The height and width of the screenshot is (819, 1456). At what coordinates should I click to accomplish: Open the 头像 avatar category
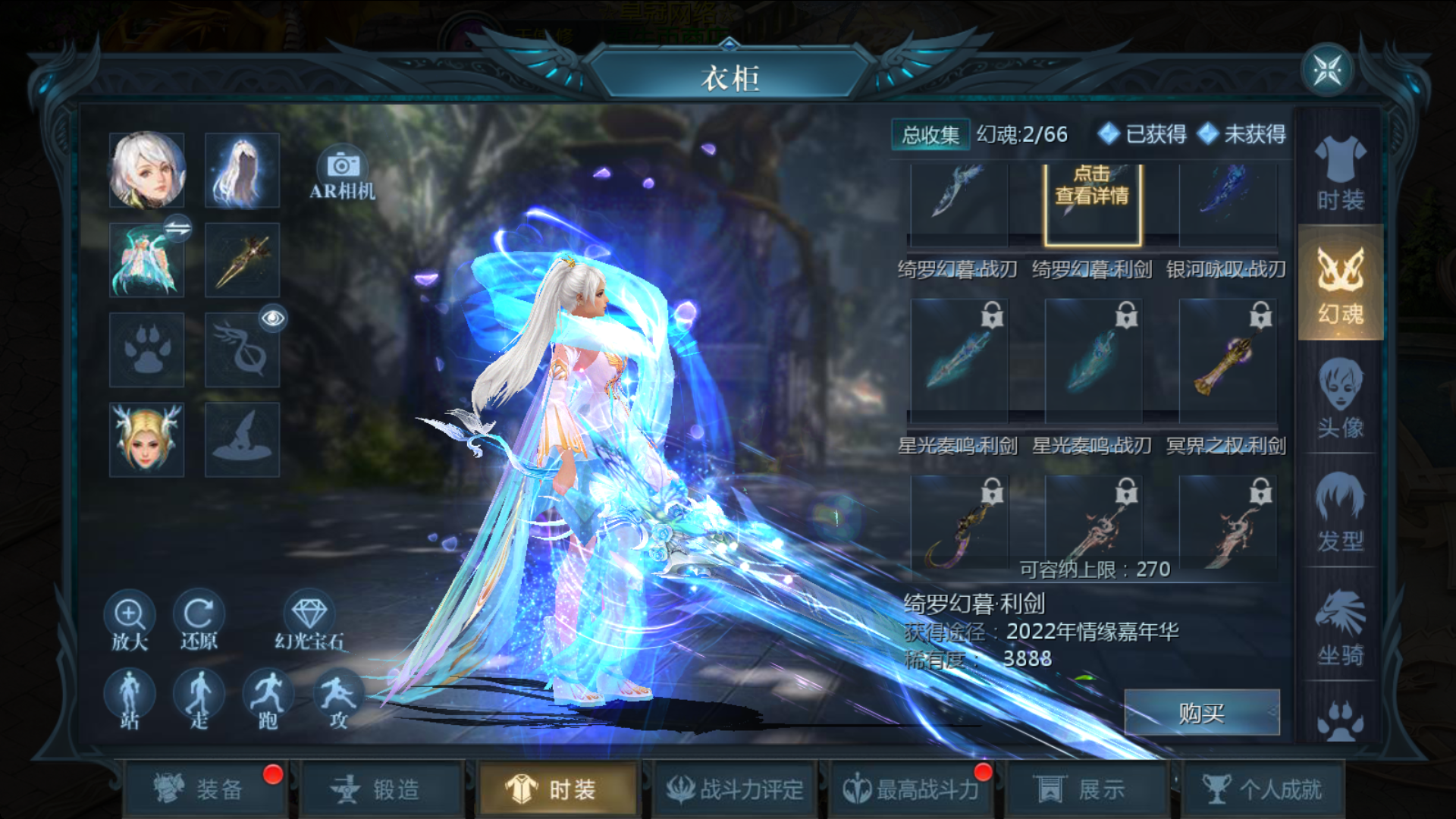point(1340,398)
